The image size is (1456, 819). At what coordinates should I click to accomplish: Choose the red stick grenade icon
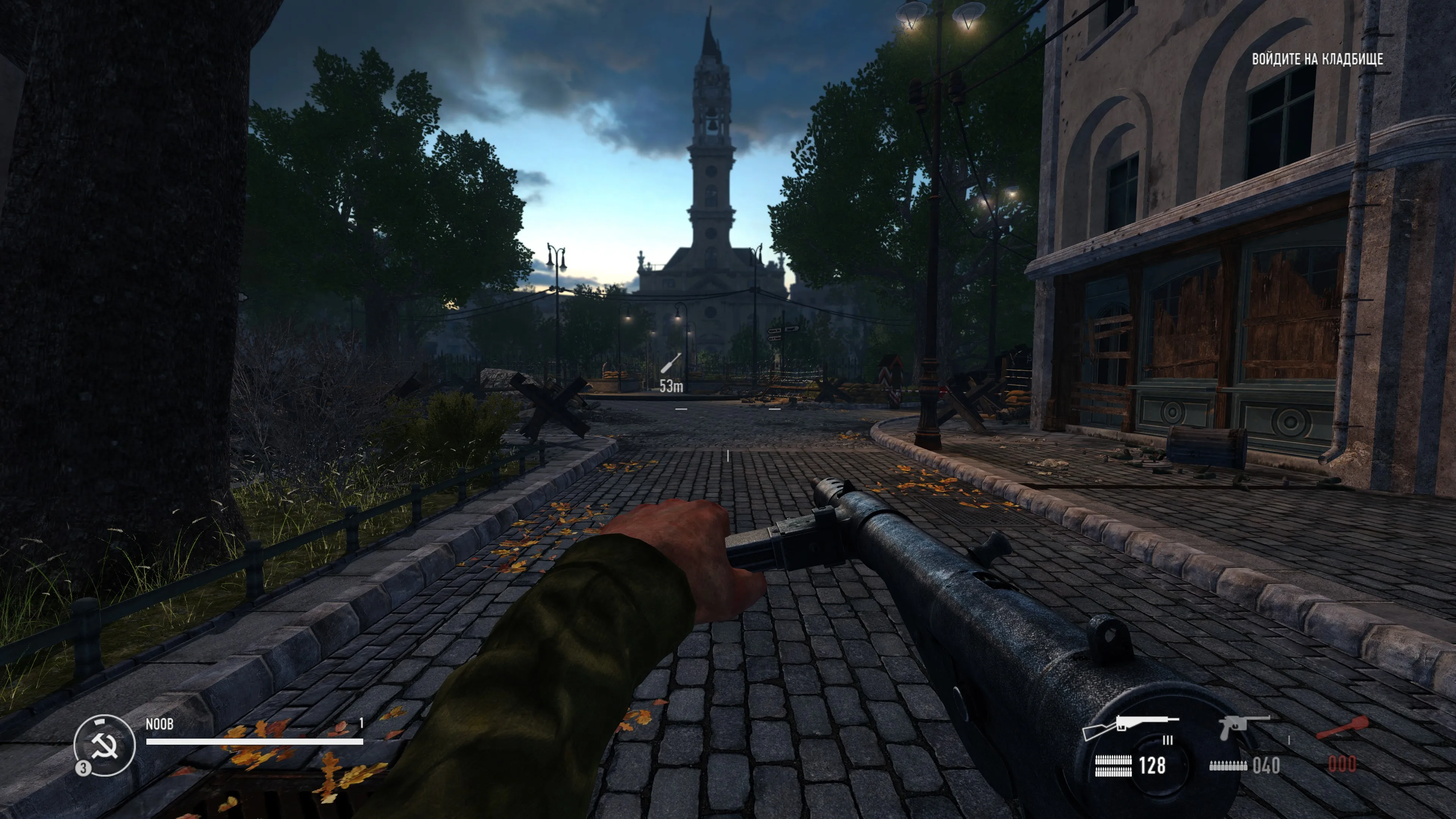(1342, 727)
